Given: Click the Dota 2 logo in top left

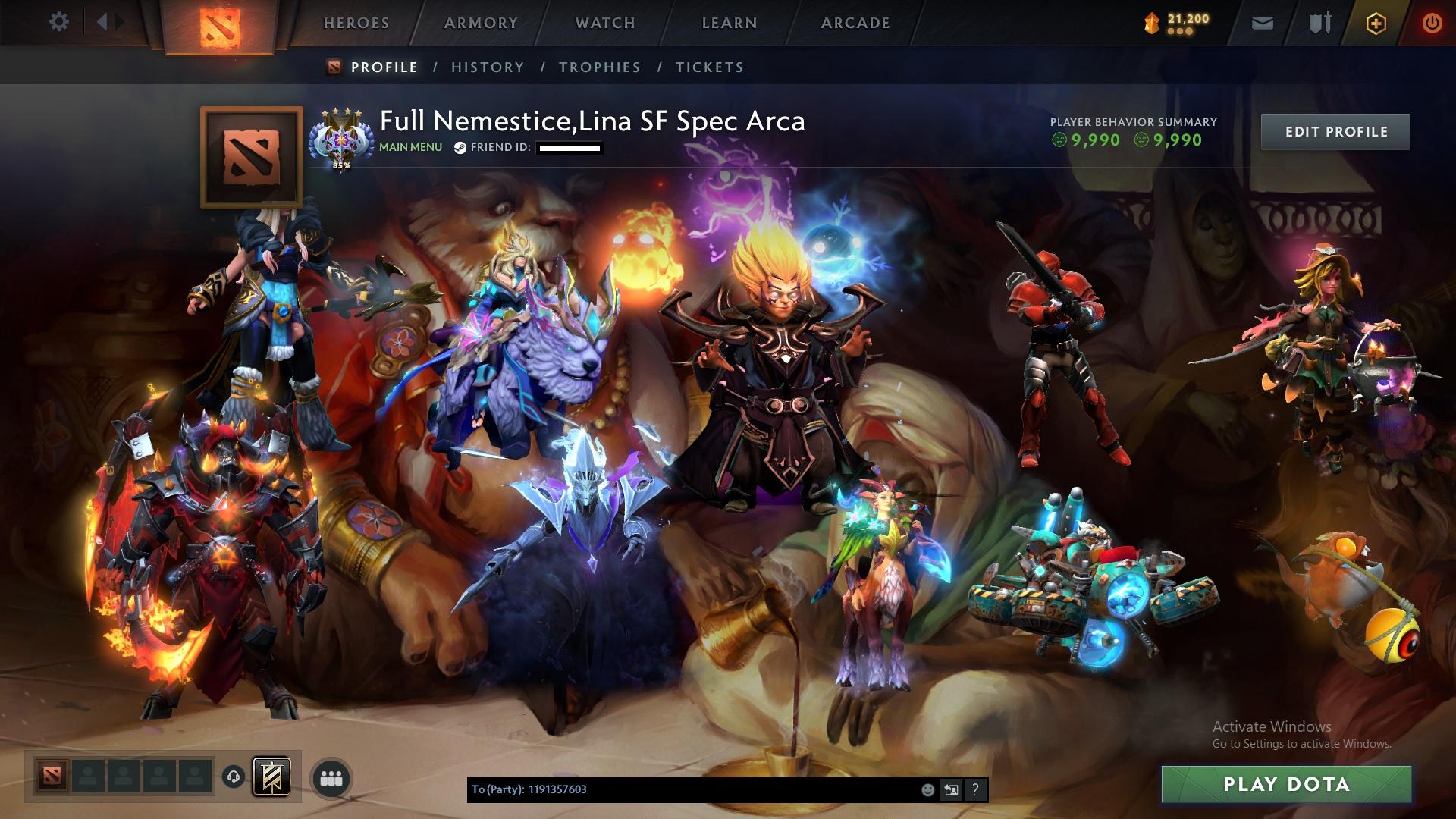Looking at the screenshot, I should pyautogui.click(x=220, y=23).
